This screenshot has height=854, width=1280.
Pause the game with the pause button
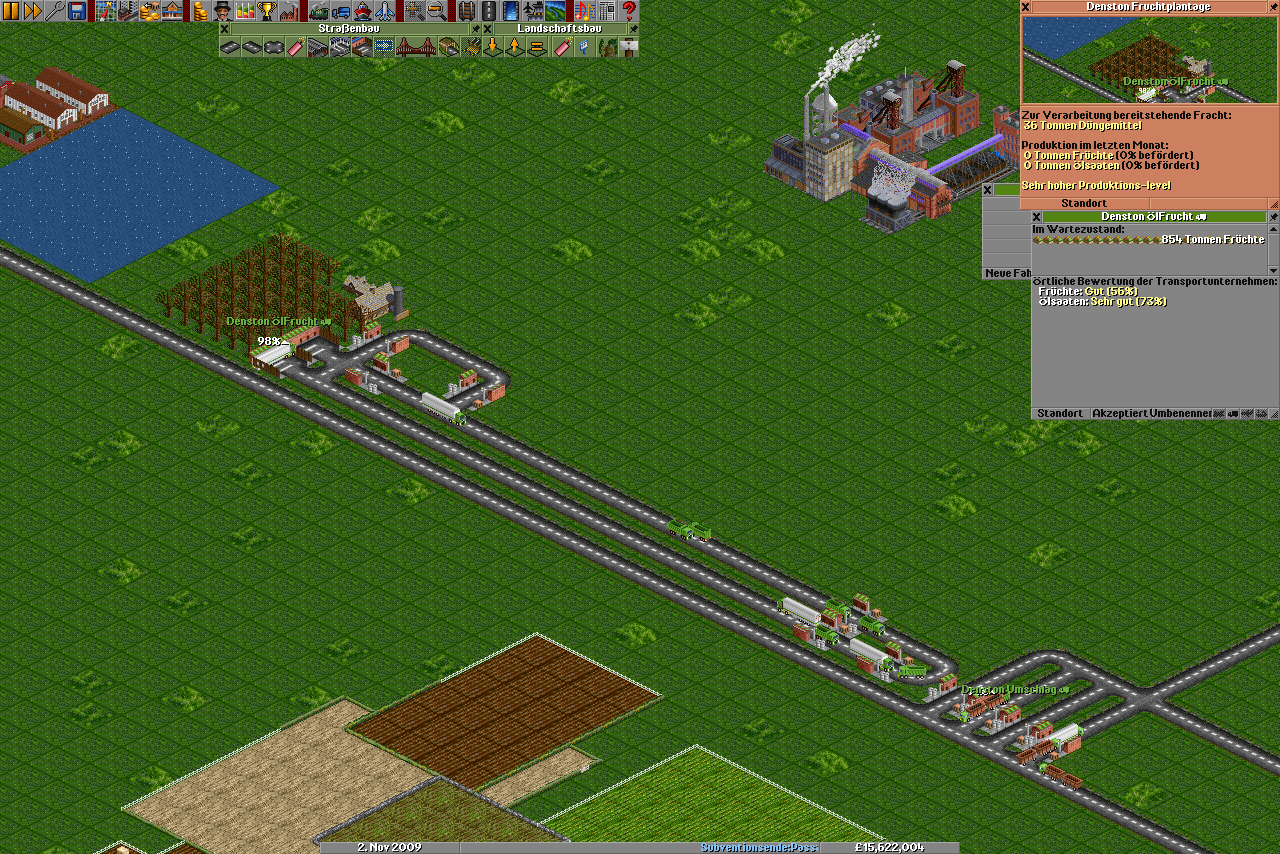tap(11, 11)
